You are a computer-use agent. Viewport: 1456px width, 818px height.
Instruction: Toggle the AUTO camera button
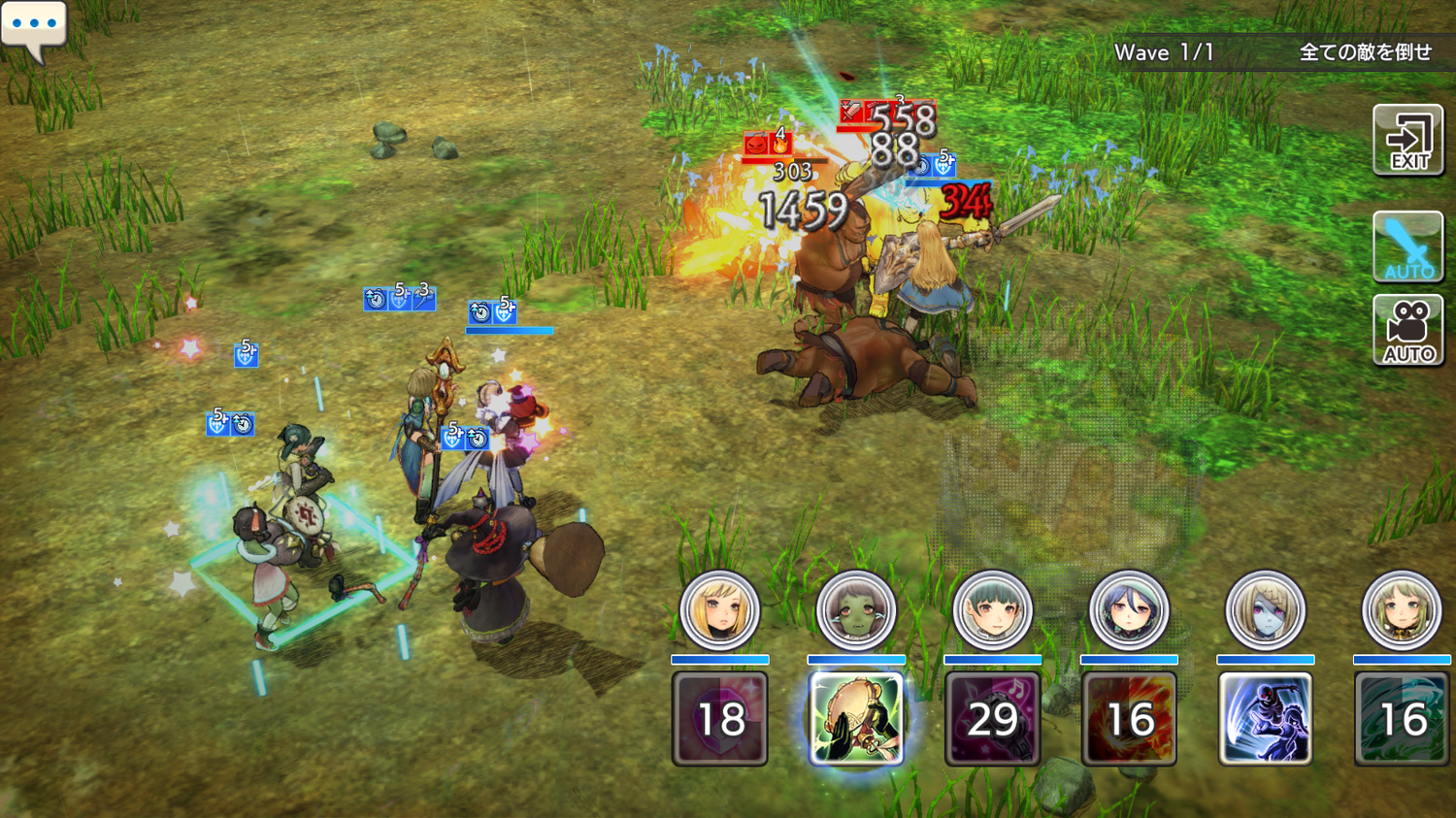(1407, 331)
